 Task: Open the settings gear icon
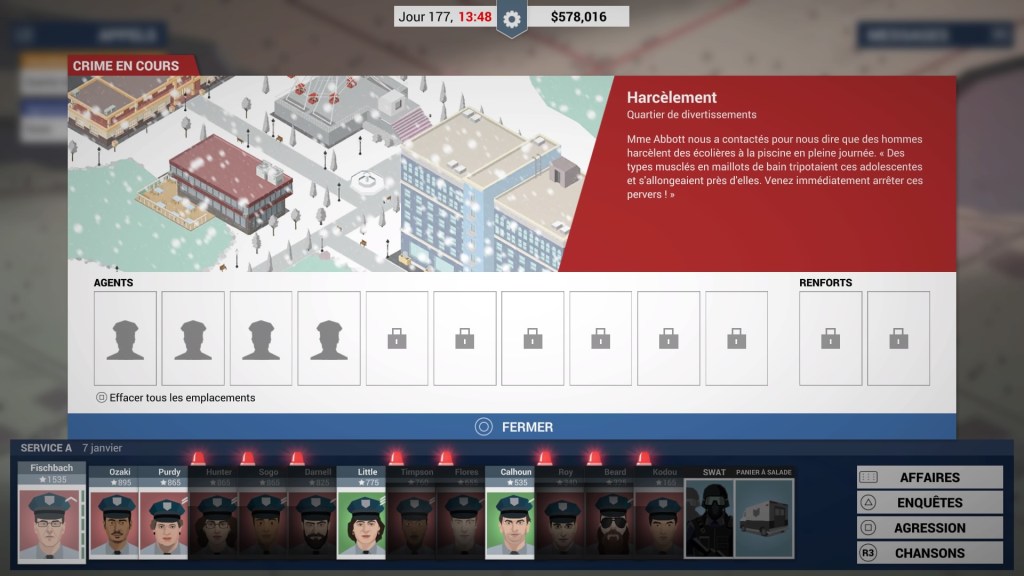pos(512,18)
